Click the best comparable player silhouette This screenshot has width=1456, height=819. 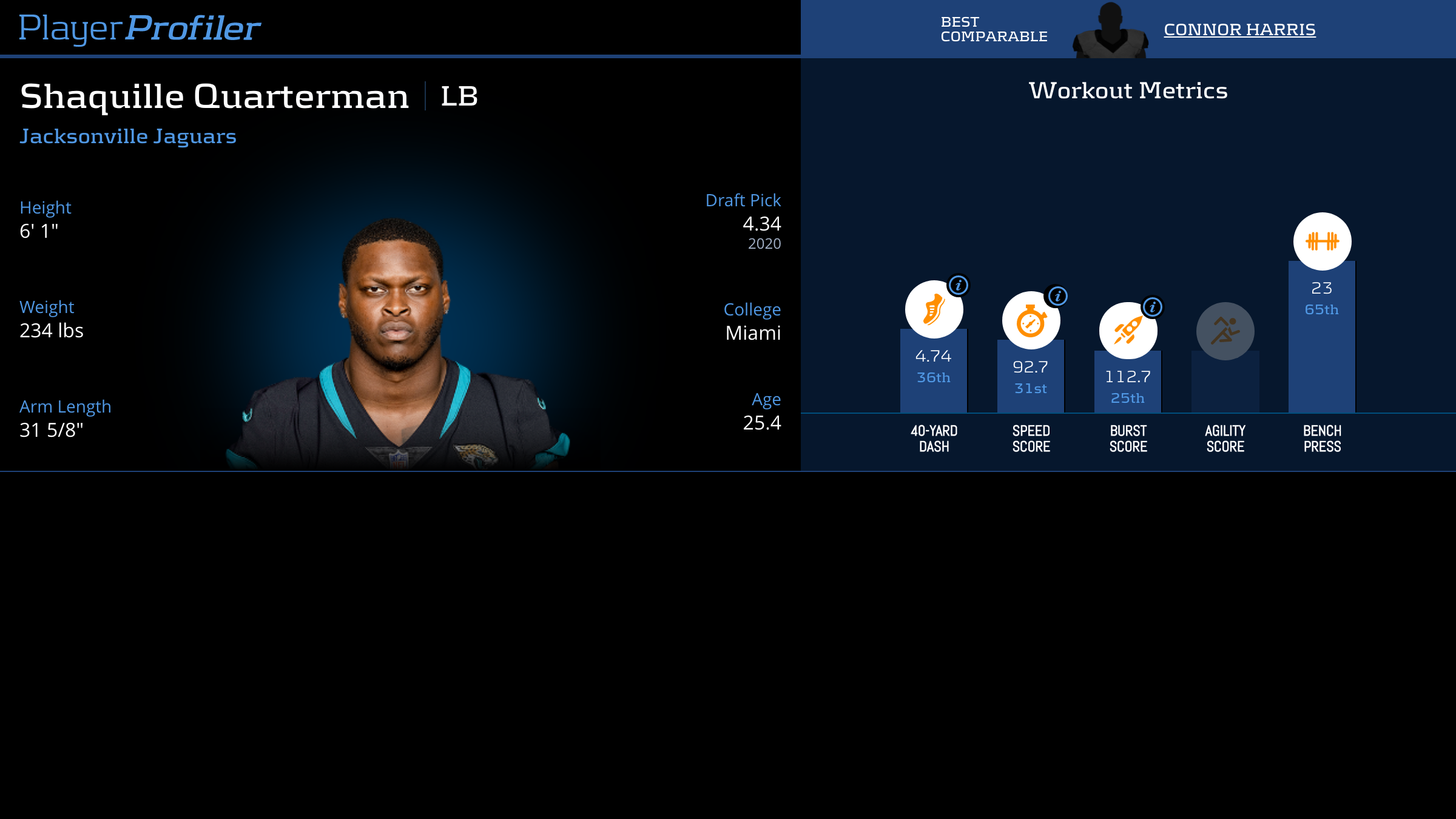tap(1110, 32)
